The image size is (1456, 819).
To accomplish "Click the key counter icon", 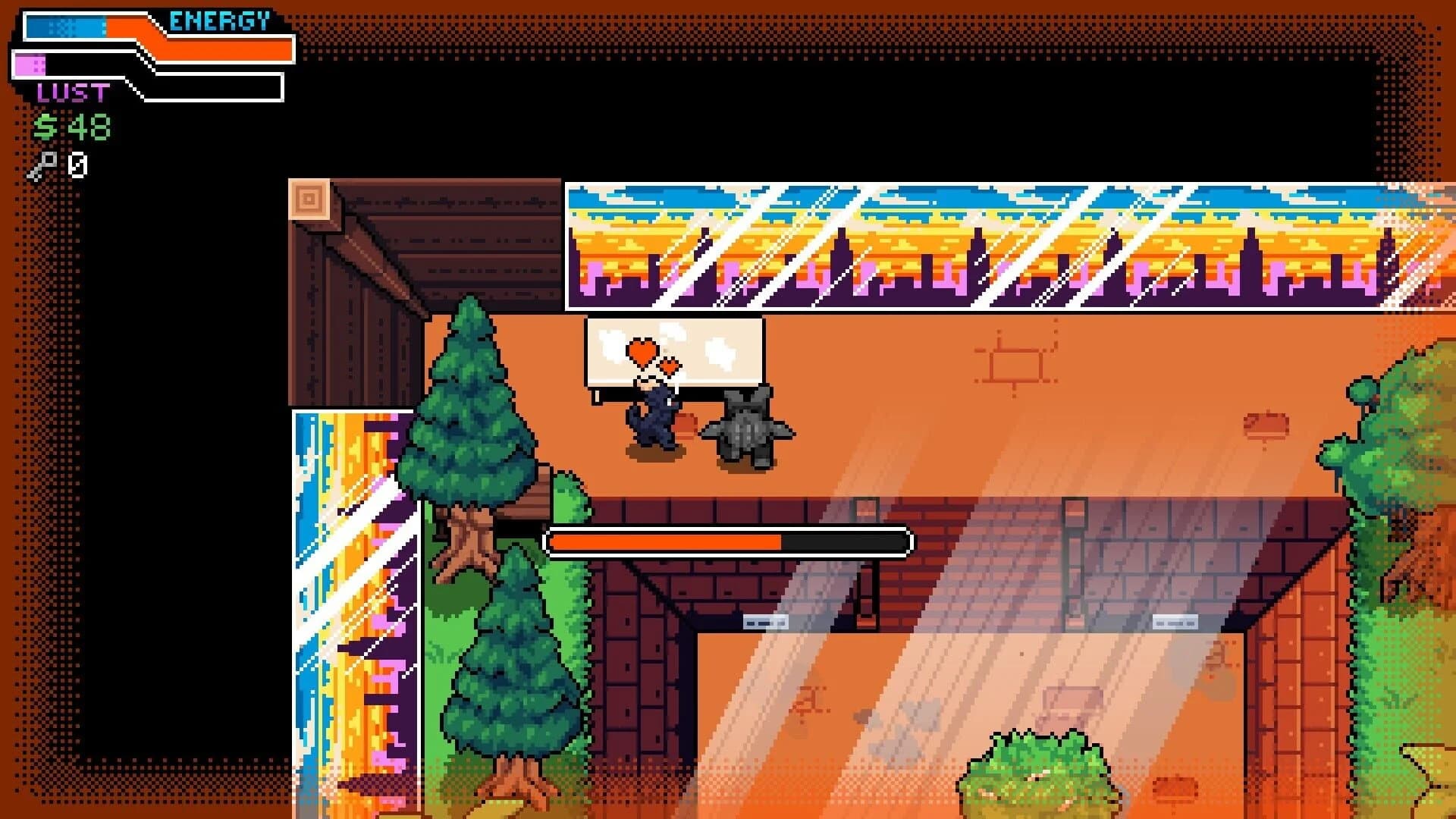I will tap(45, 162).
